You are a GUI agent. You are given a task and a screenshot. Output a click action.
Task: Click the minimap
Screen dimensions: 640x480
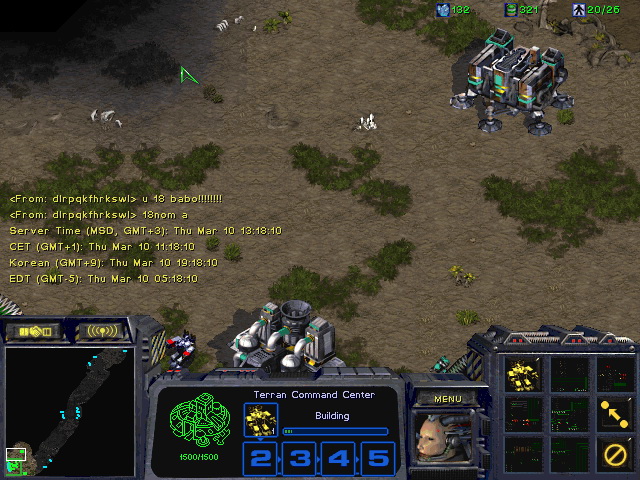coord(68,410)
